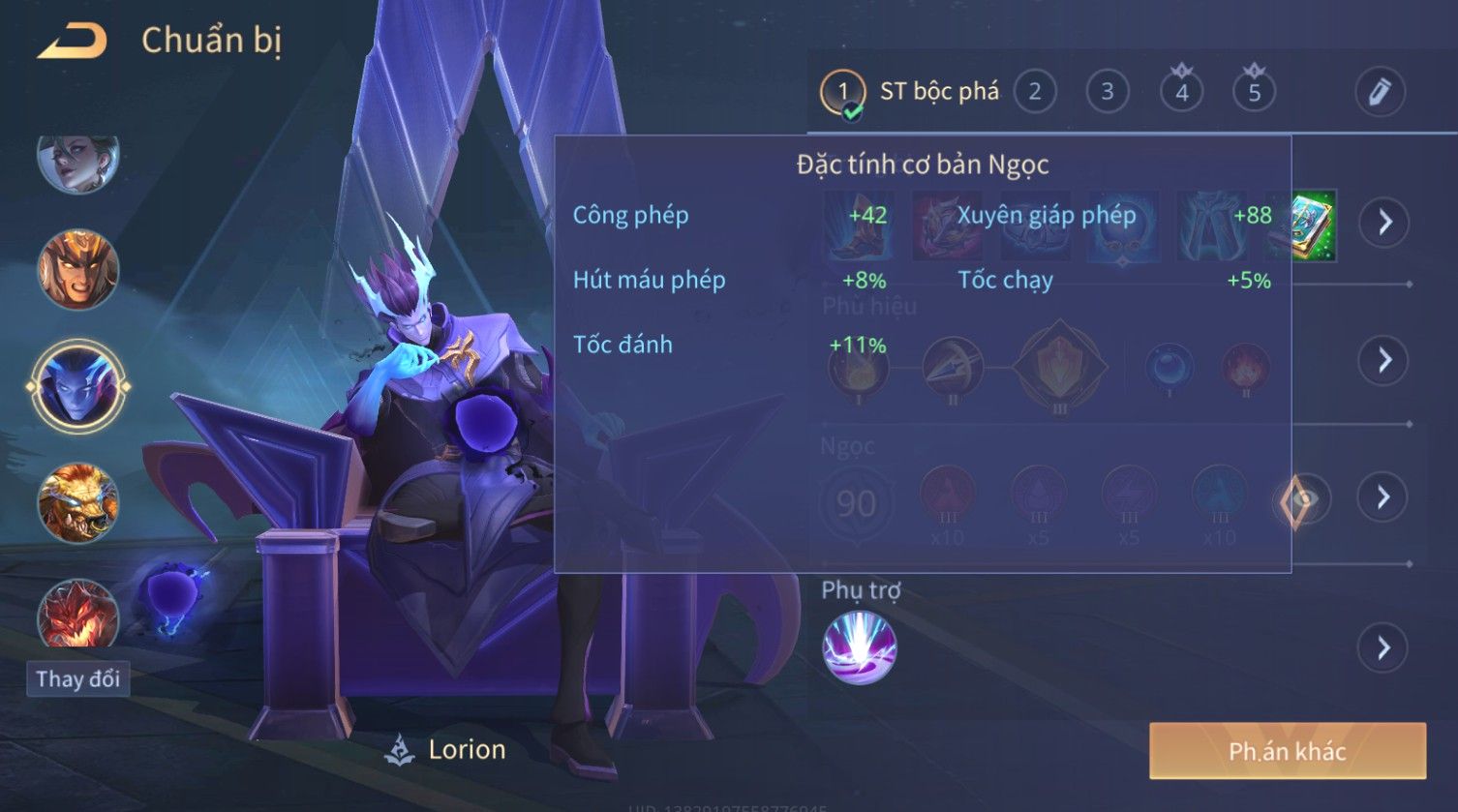Select the ST bộc phá preset tab
Viewport: 1458px width, 812px height.
910,92
